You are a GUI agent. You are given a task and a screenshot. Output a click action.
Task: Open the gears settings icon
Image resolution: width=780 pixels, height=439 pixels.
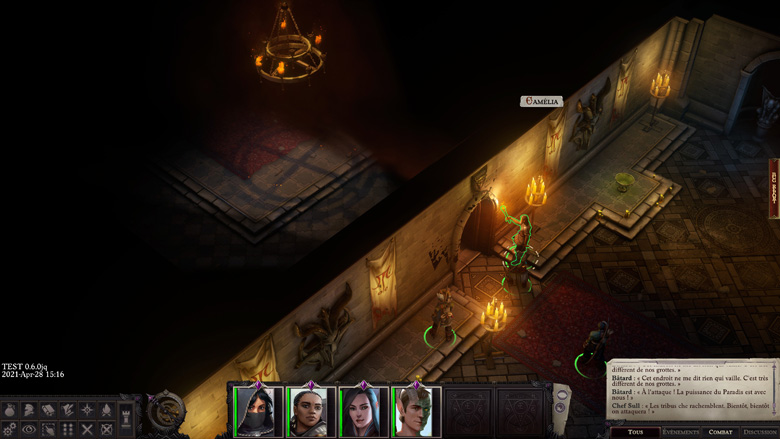(x=10, y=429)
